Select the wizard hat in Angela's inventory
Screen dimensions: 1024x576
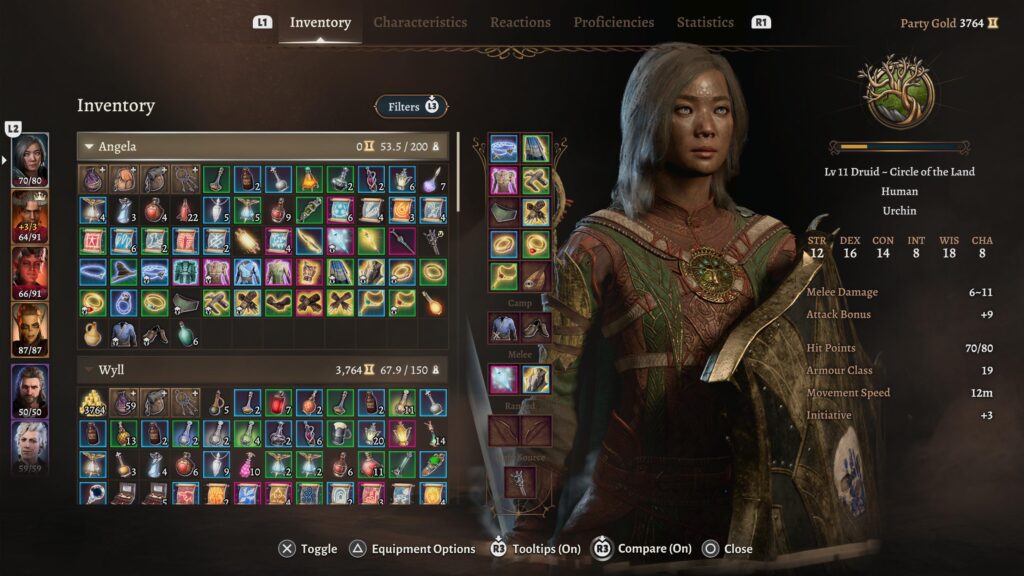123,271
